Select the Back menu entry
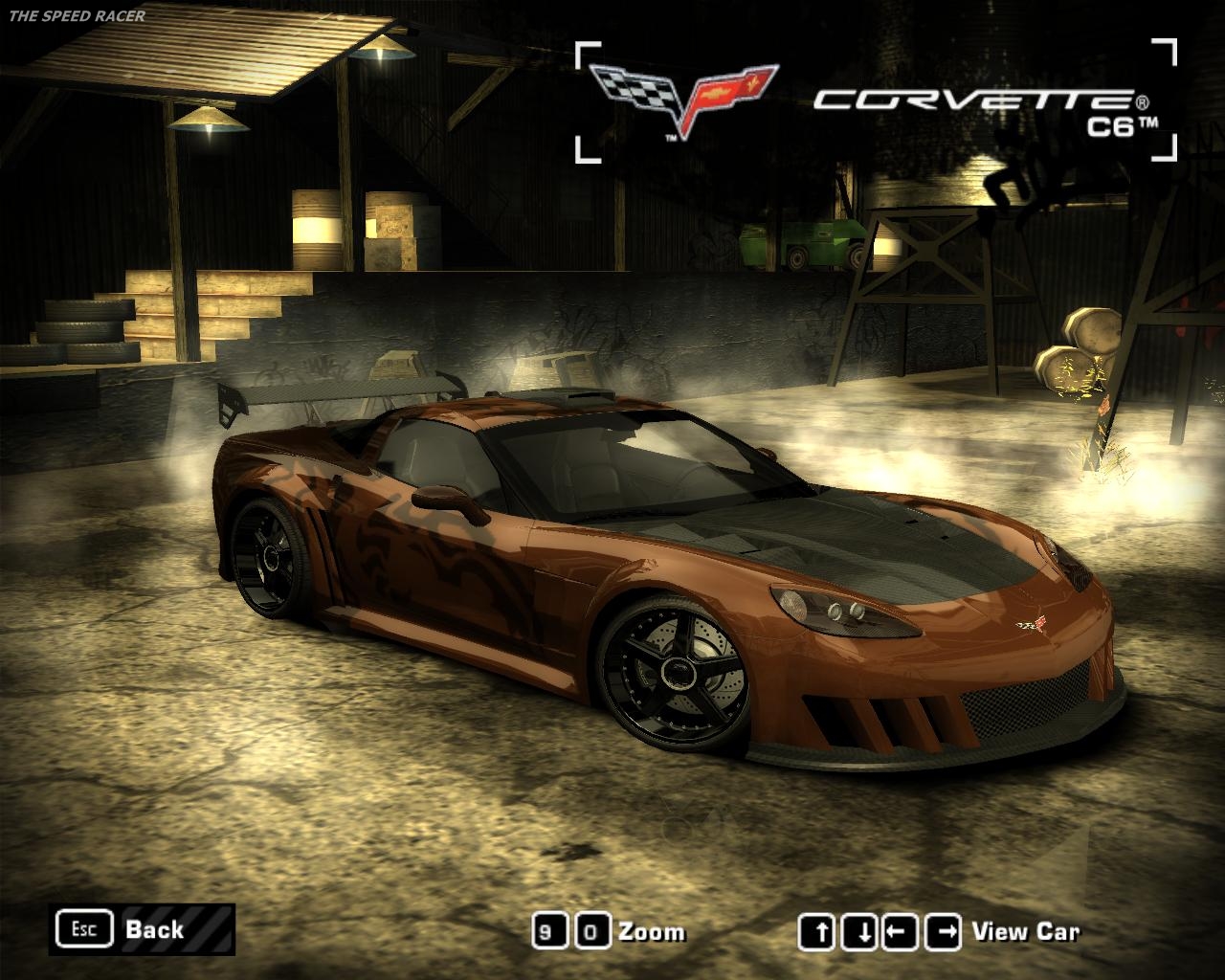 point(153,928)
